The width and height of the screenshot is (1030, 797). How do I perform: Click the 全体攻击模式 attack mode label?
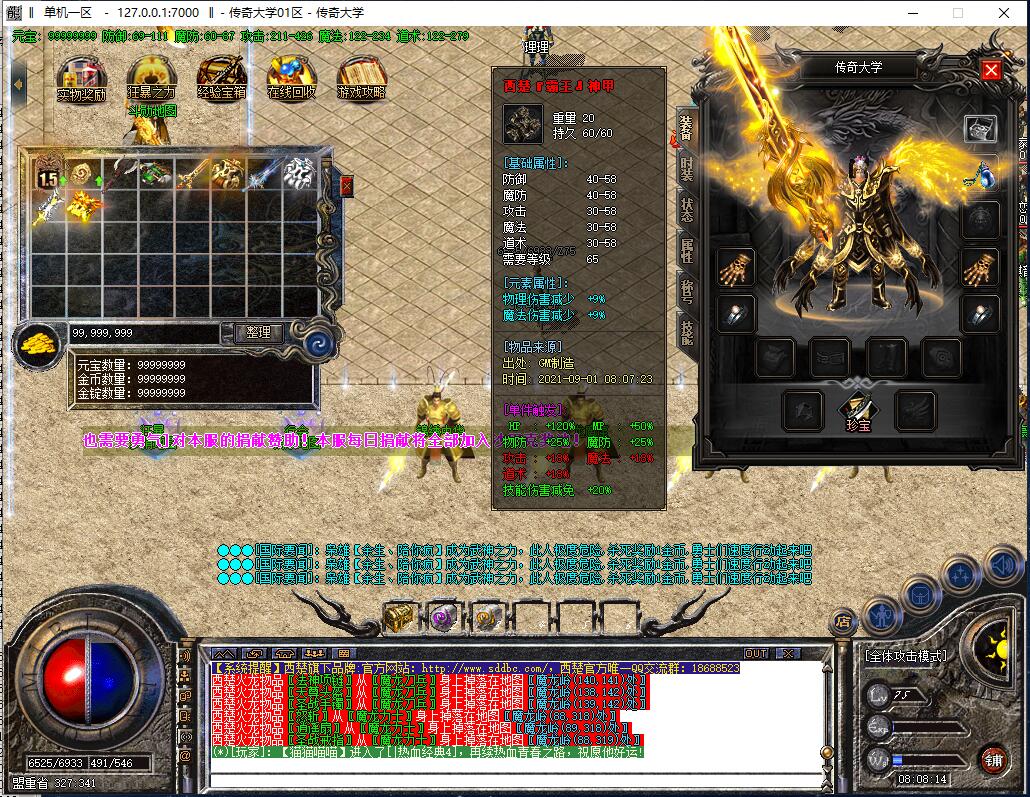(904, 656)
